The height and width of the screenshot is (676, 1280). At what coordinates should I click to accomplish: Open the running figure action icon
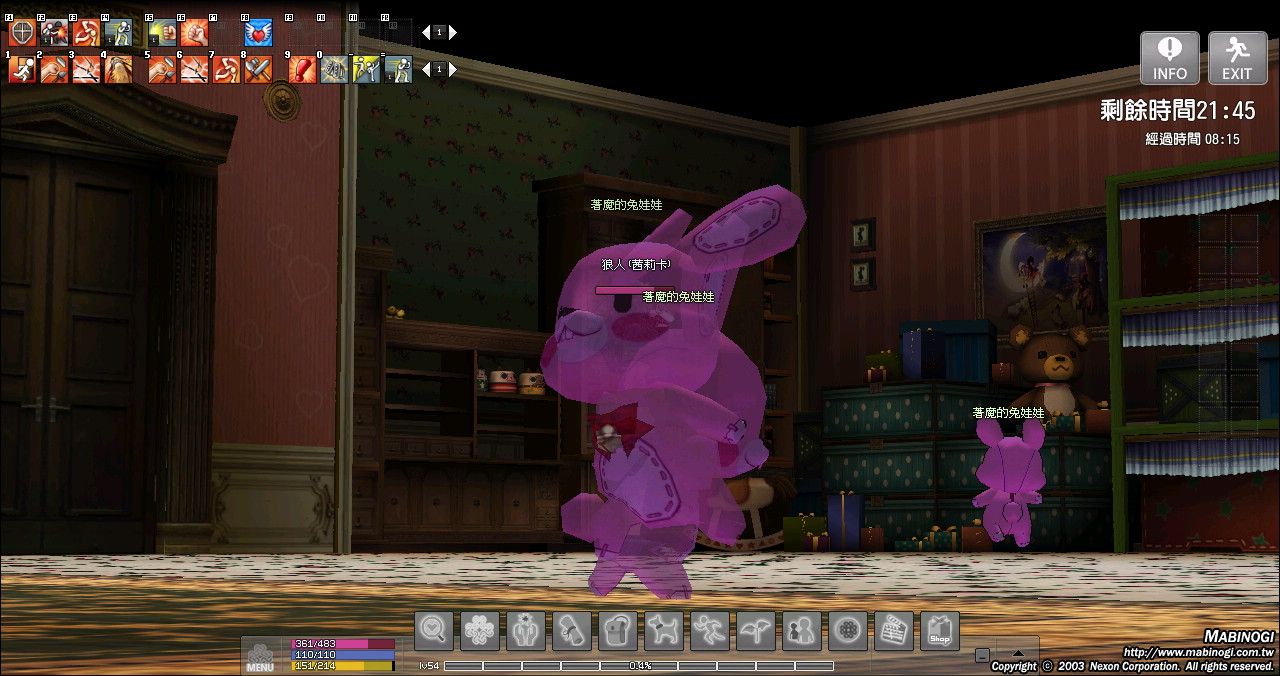(709, 631)
